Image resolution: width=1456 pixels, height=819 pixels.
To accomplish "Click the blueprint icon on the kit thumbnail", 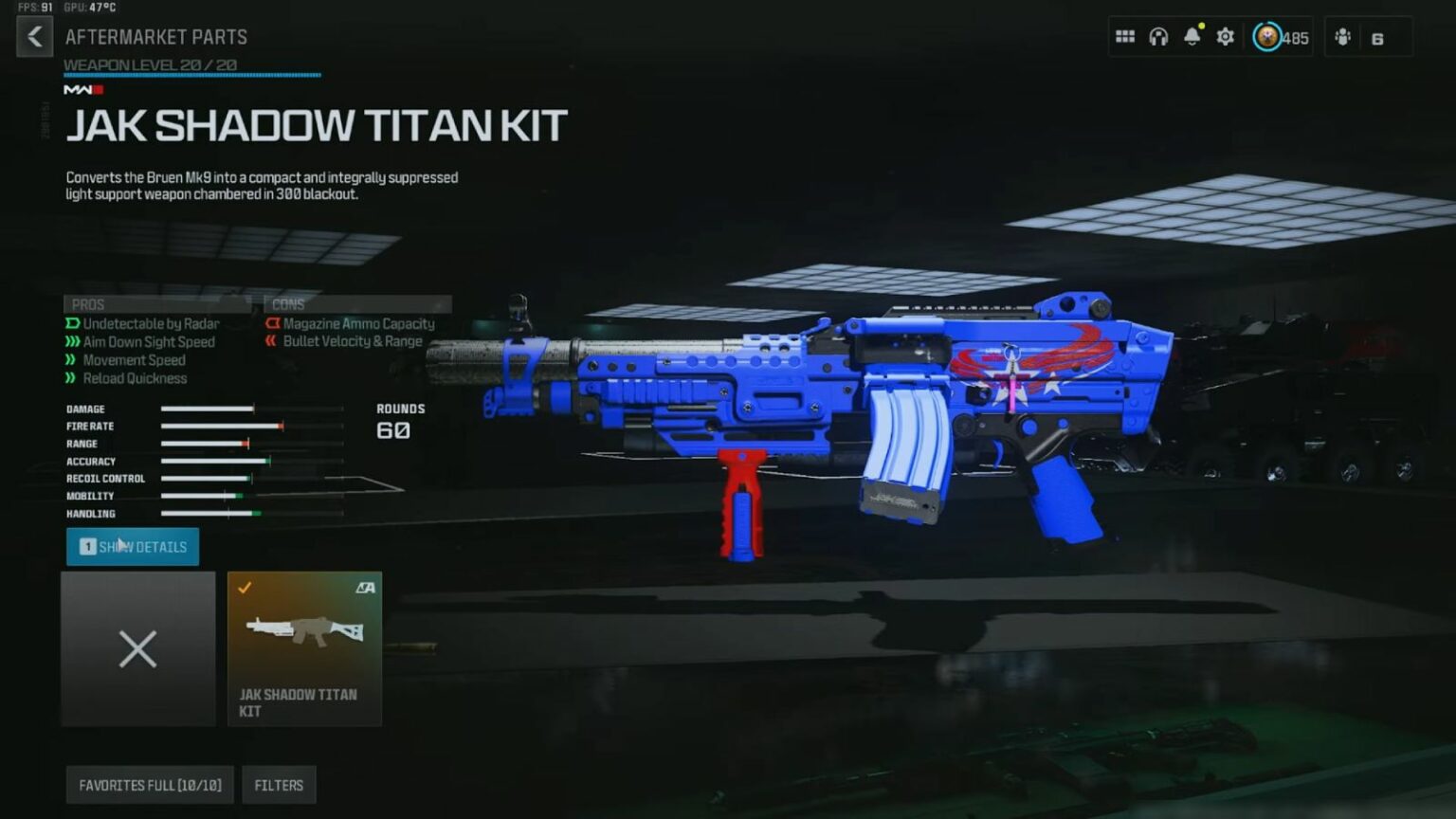I will pos(366,588).
